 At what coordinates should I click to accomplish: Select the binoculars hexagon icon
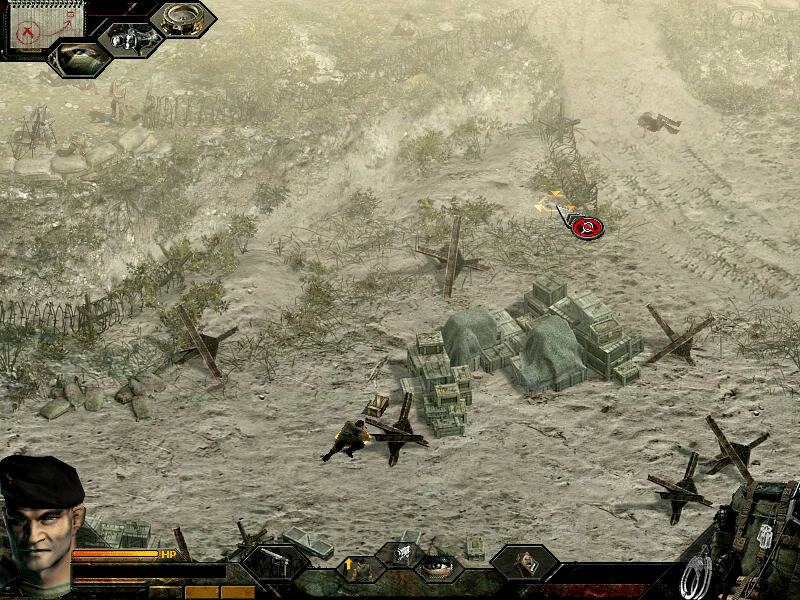click(130, 39)
